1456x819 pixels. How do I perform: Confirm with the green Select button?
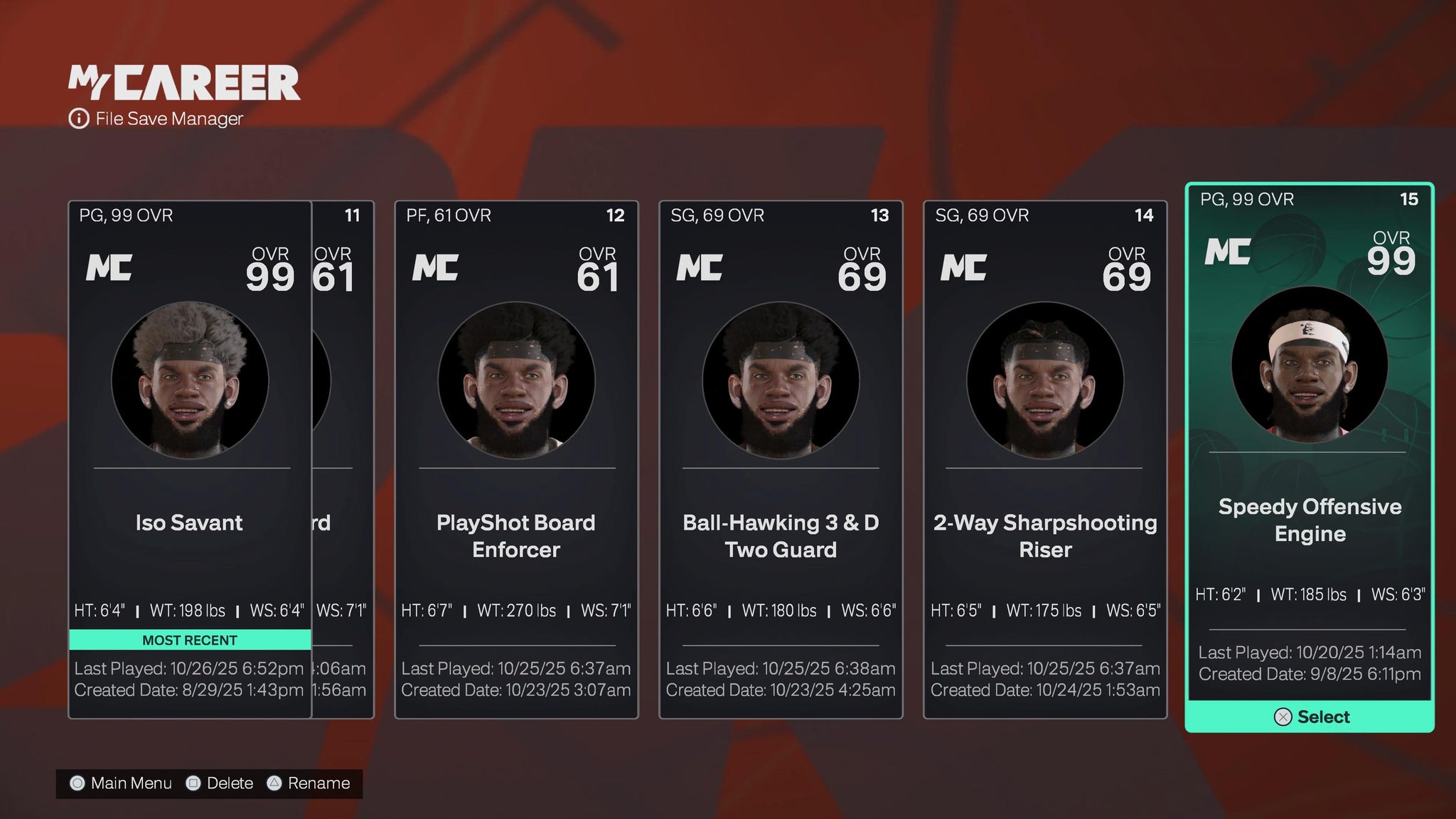click(1310, 717)
